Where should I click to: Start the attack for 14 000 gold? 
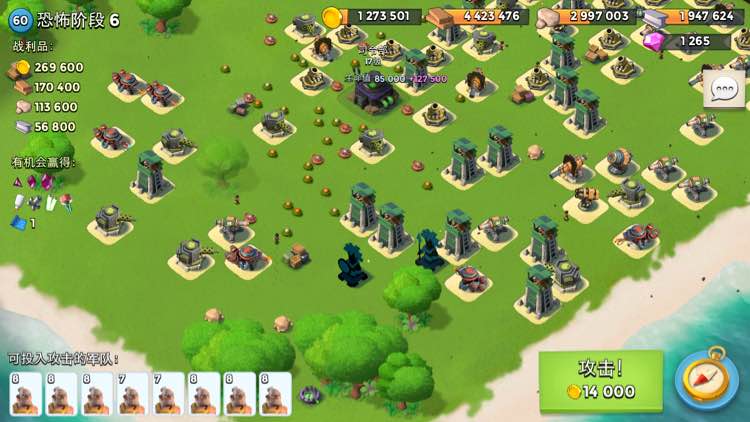point(600,380)
